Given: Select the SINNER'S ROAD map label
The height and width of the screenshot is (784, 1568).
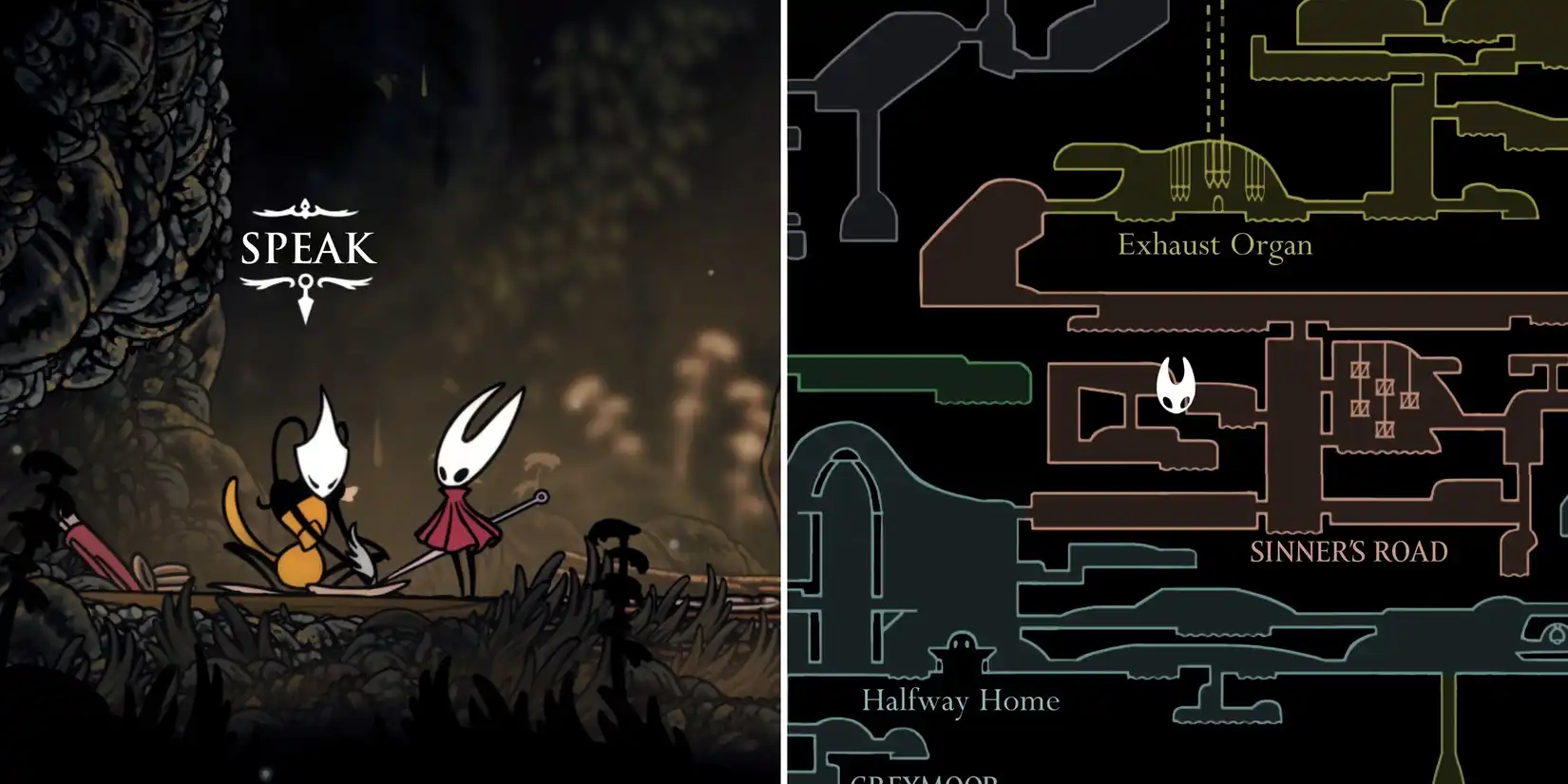Looking at the screenshot, I should click(x=1349, y=551).
